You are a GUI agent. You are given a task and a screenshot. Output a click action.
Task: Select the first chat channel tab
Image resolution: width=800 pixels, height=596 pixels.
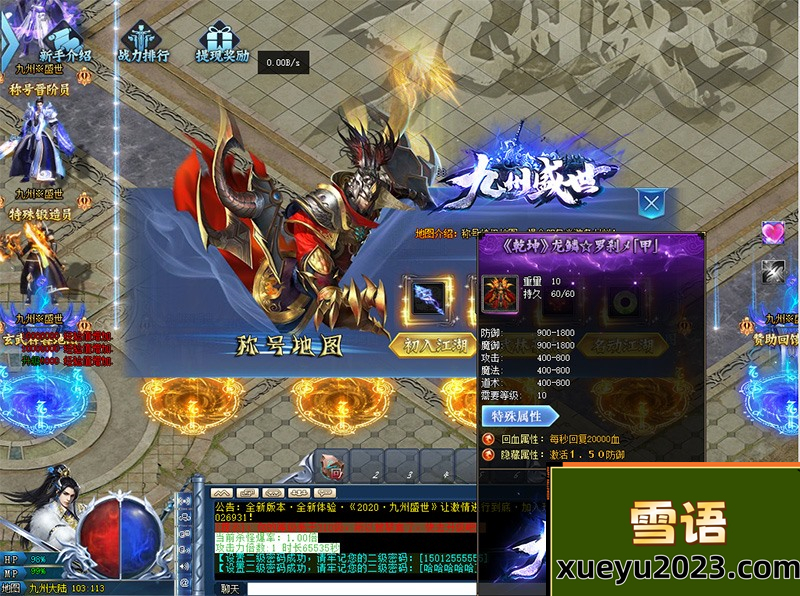point(222,492)
